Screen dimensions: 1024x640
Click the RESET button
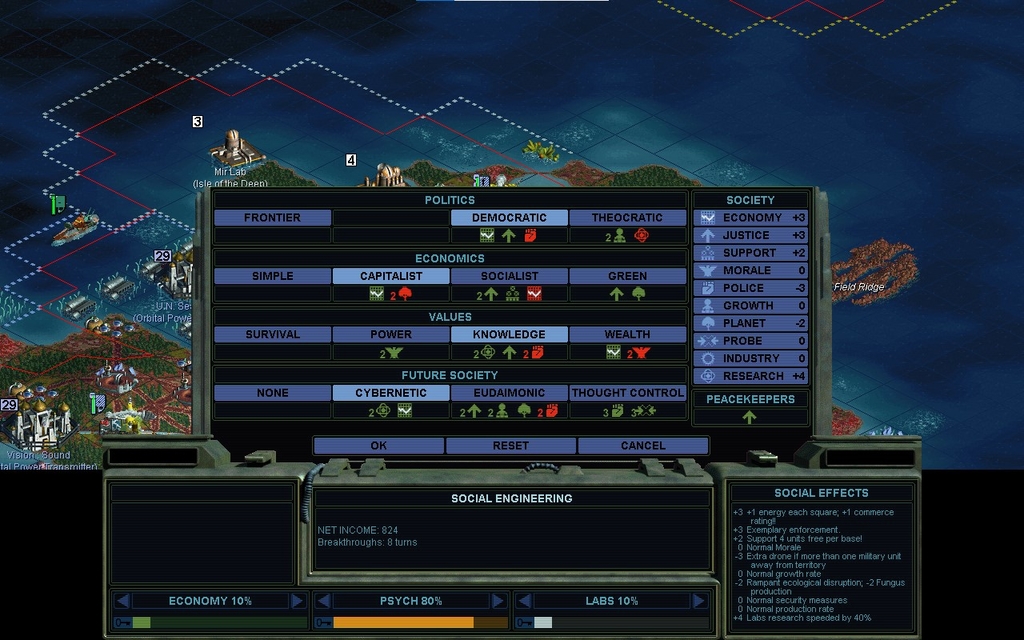coord(510,446)
